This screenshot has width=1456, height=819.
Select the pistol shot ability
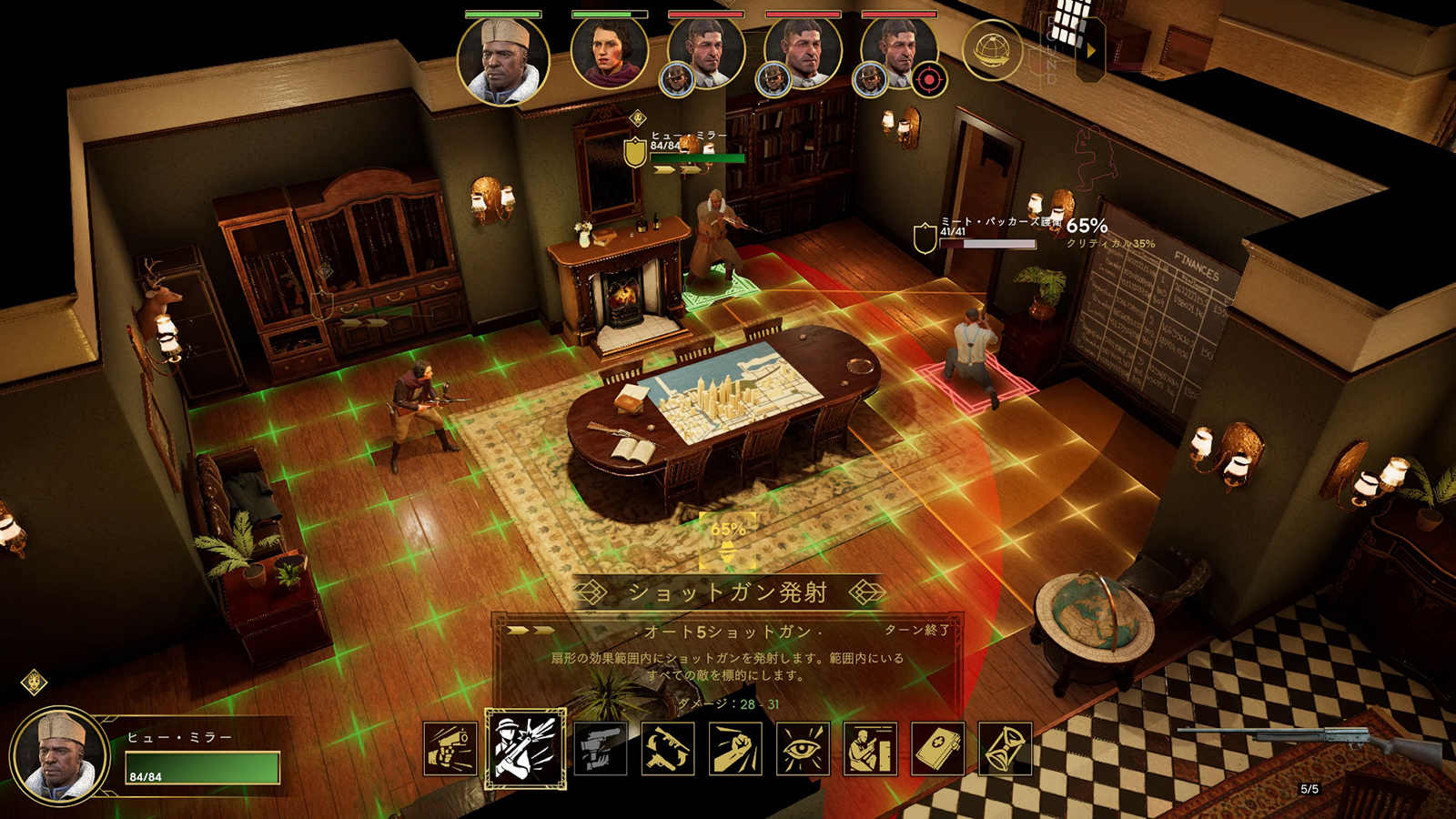(x=450, y=749)
